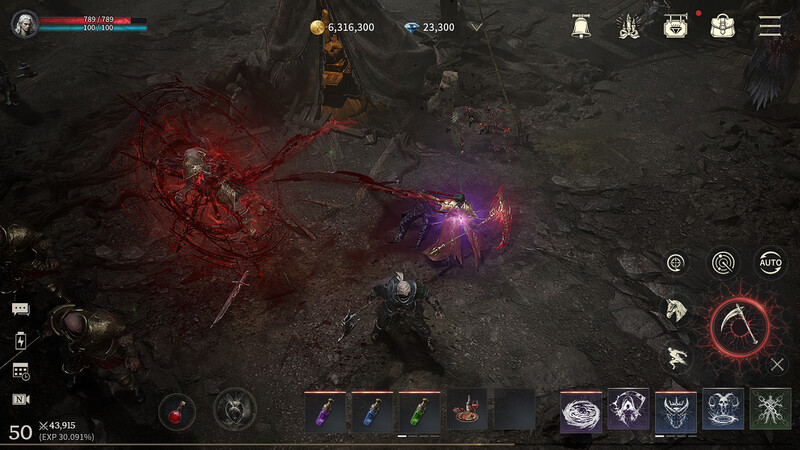Viewport: 800px width, 450px height.
Task: Open the character portrait panel
Action: 24,24
